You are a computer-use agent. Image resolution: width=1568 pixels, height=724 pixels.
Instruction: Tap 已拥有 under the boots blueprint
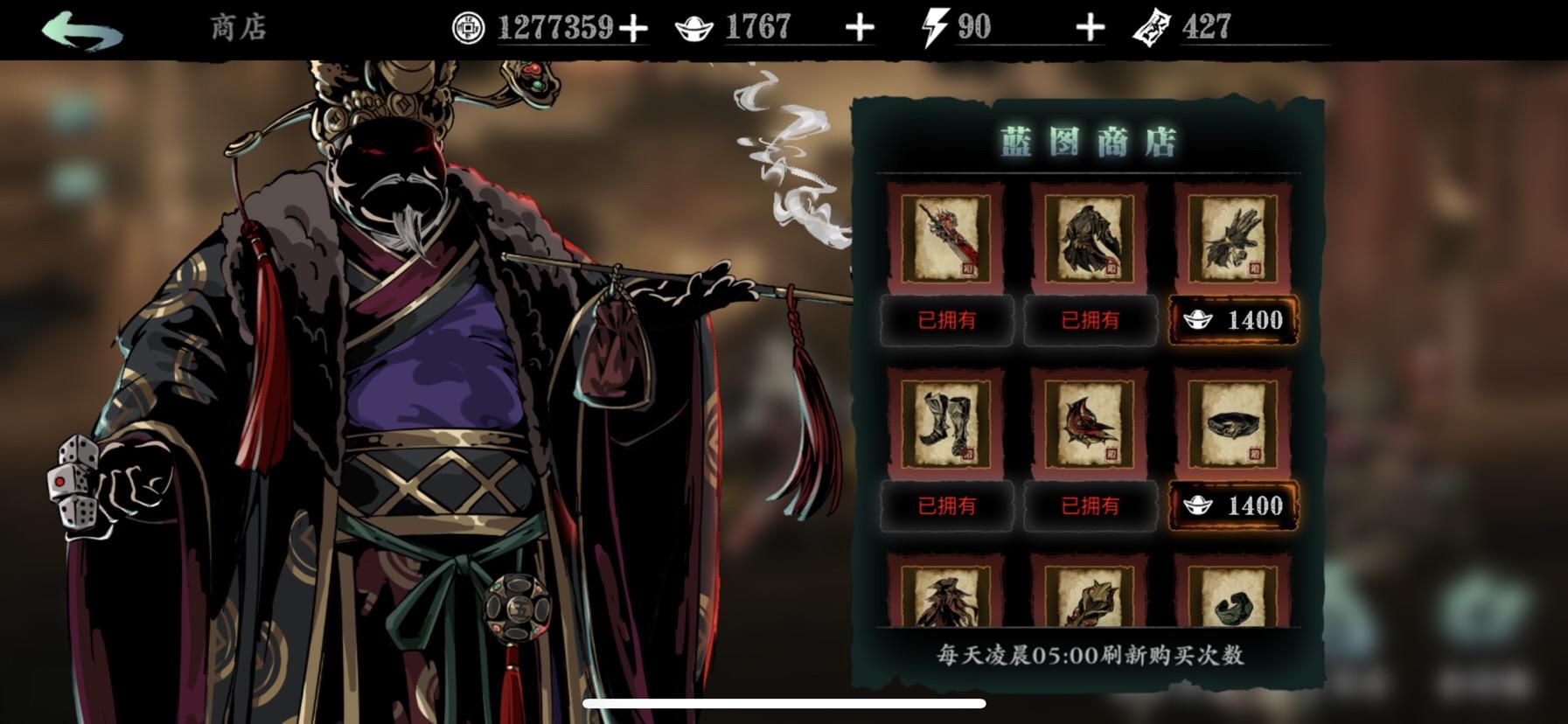pos(949,505)
